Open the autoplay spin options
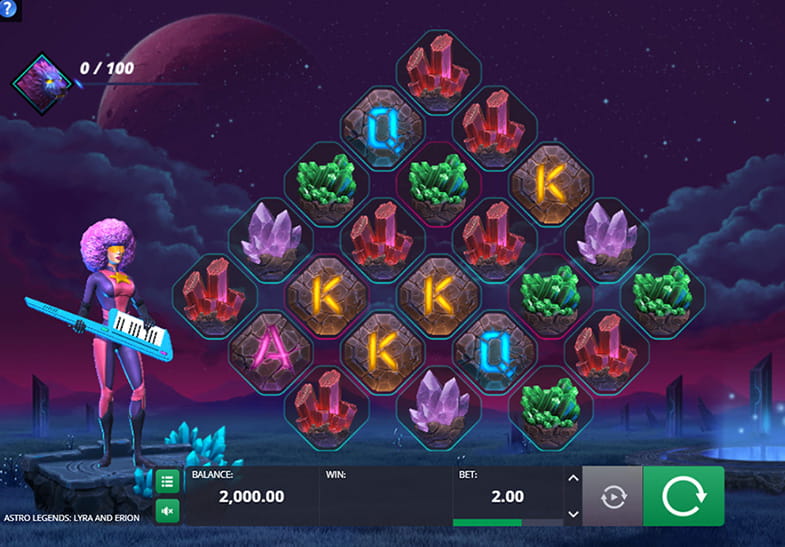The height and width of the screenshot is (547, 785). pyautogui.click(x=612, y=496)
